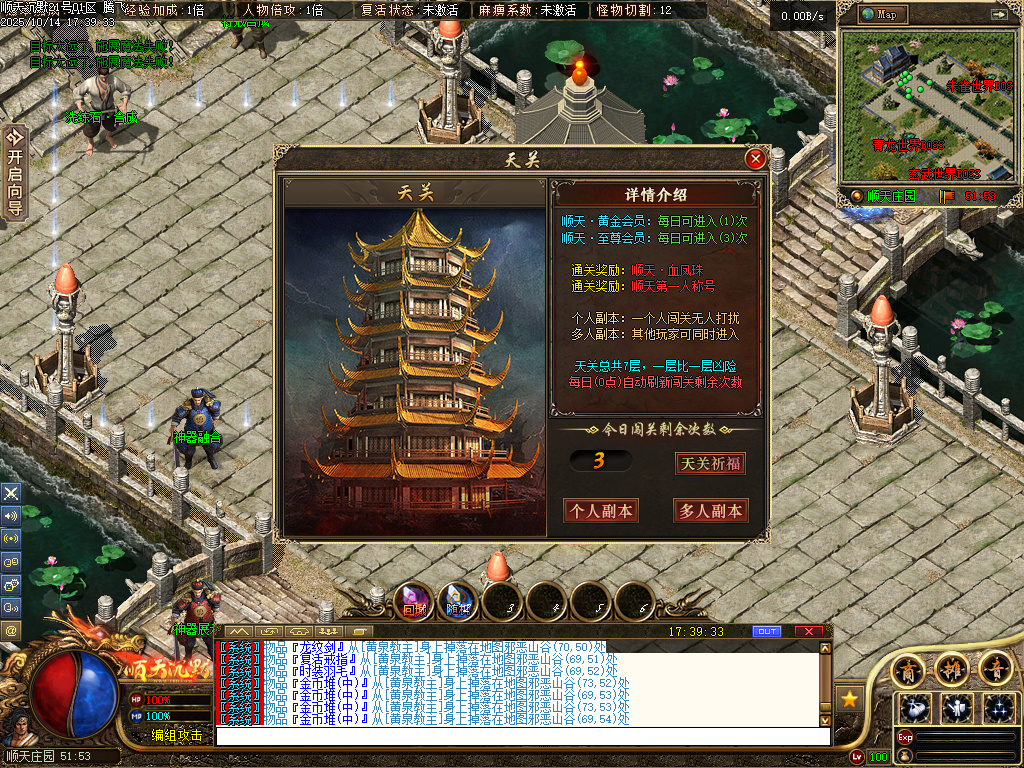This screenshot has height=768, width=1024.
Task: Use the 随机 random teleport slot
Action: pyautogui.click(x=458, y=601)
